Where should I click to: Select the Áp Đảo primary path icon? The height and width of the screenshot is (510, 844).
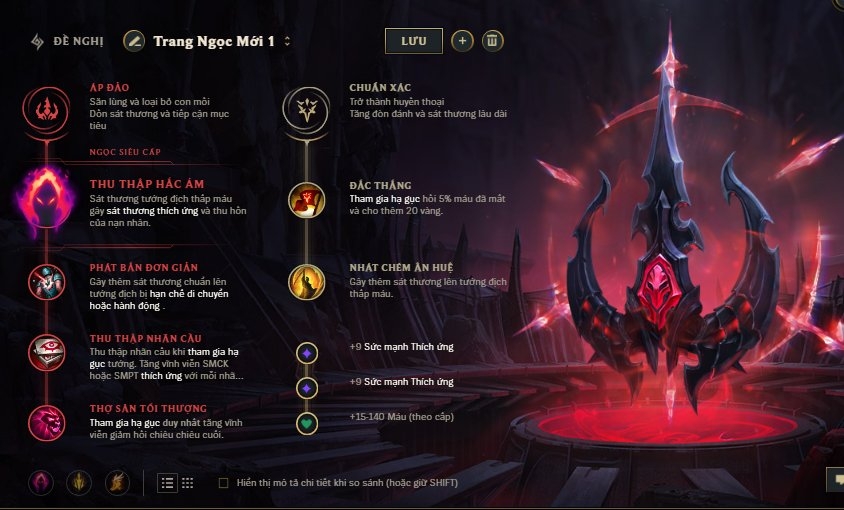[44, 108]
